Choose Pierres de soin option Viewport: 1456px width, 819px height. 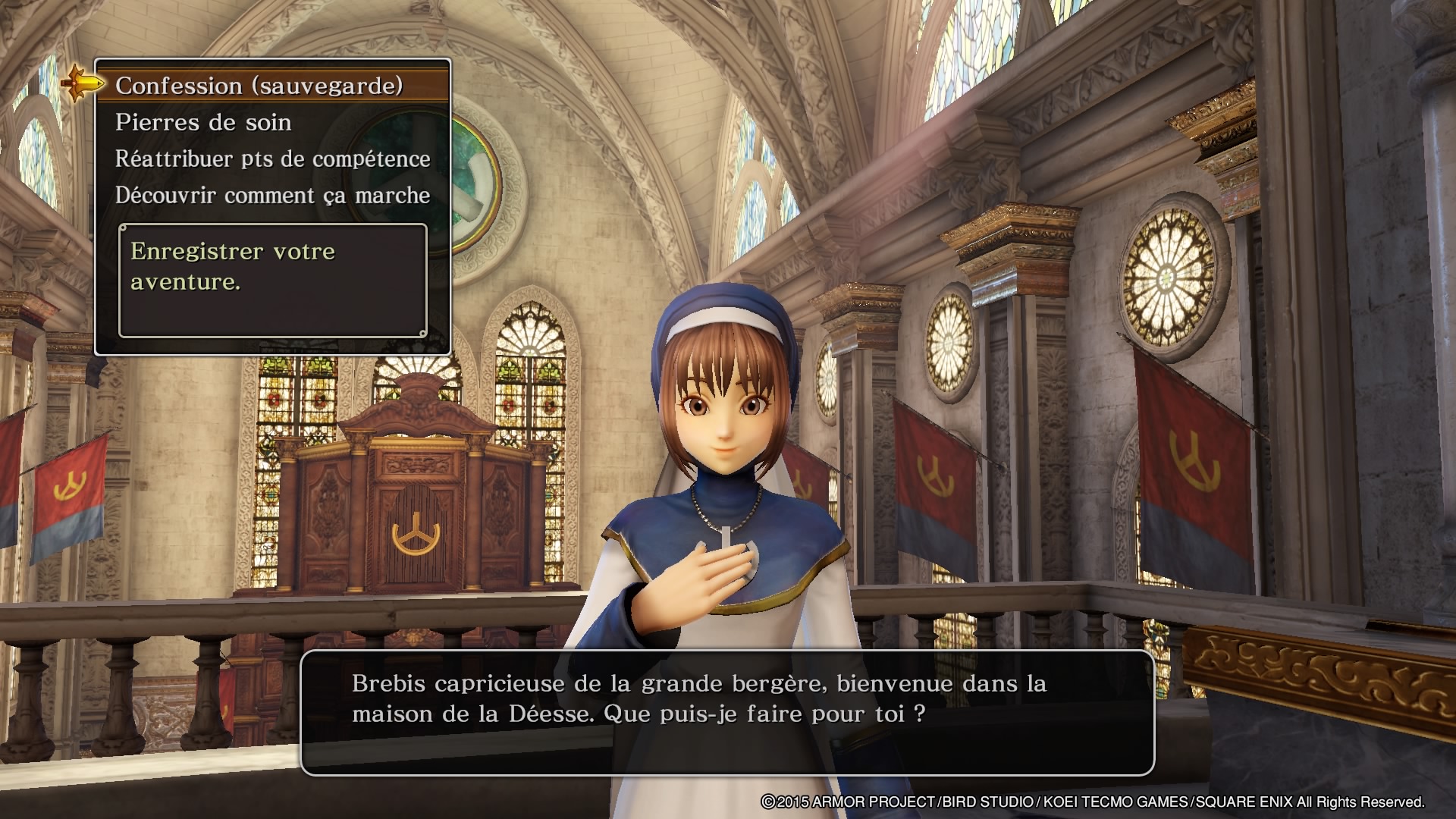click(203, 123)
